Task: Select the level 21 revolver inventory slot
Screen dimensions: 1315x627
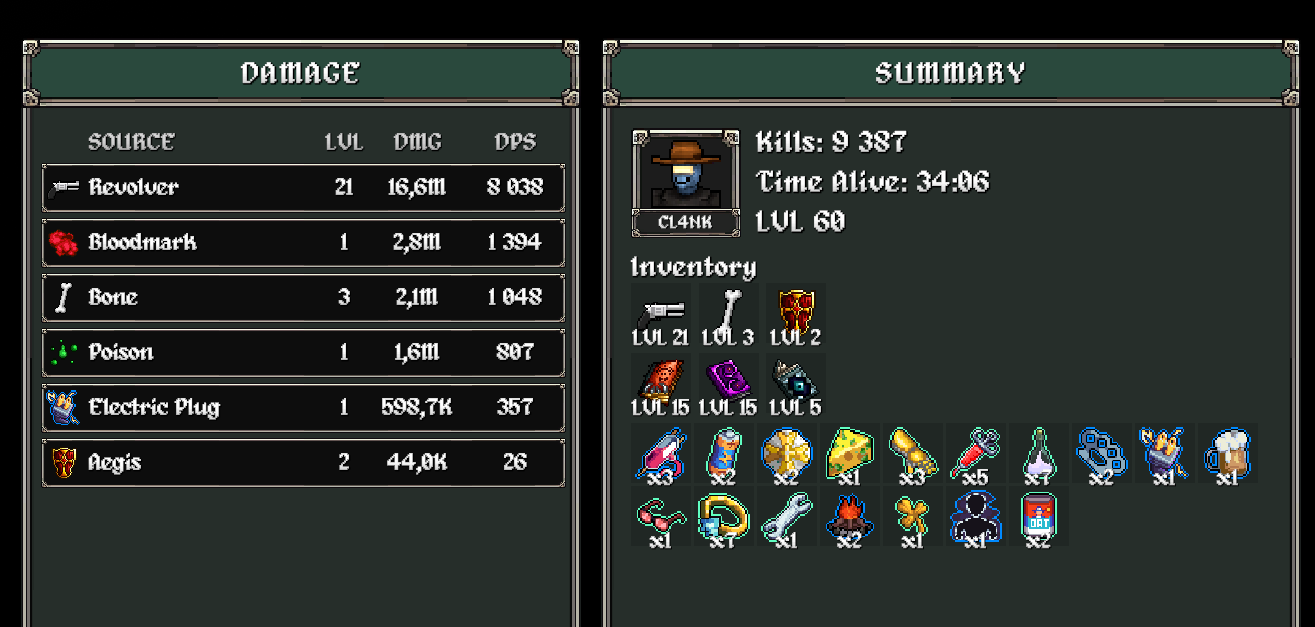Action: [x=660, y=312]
